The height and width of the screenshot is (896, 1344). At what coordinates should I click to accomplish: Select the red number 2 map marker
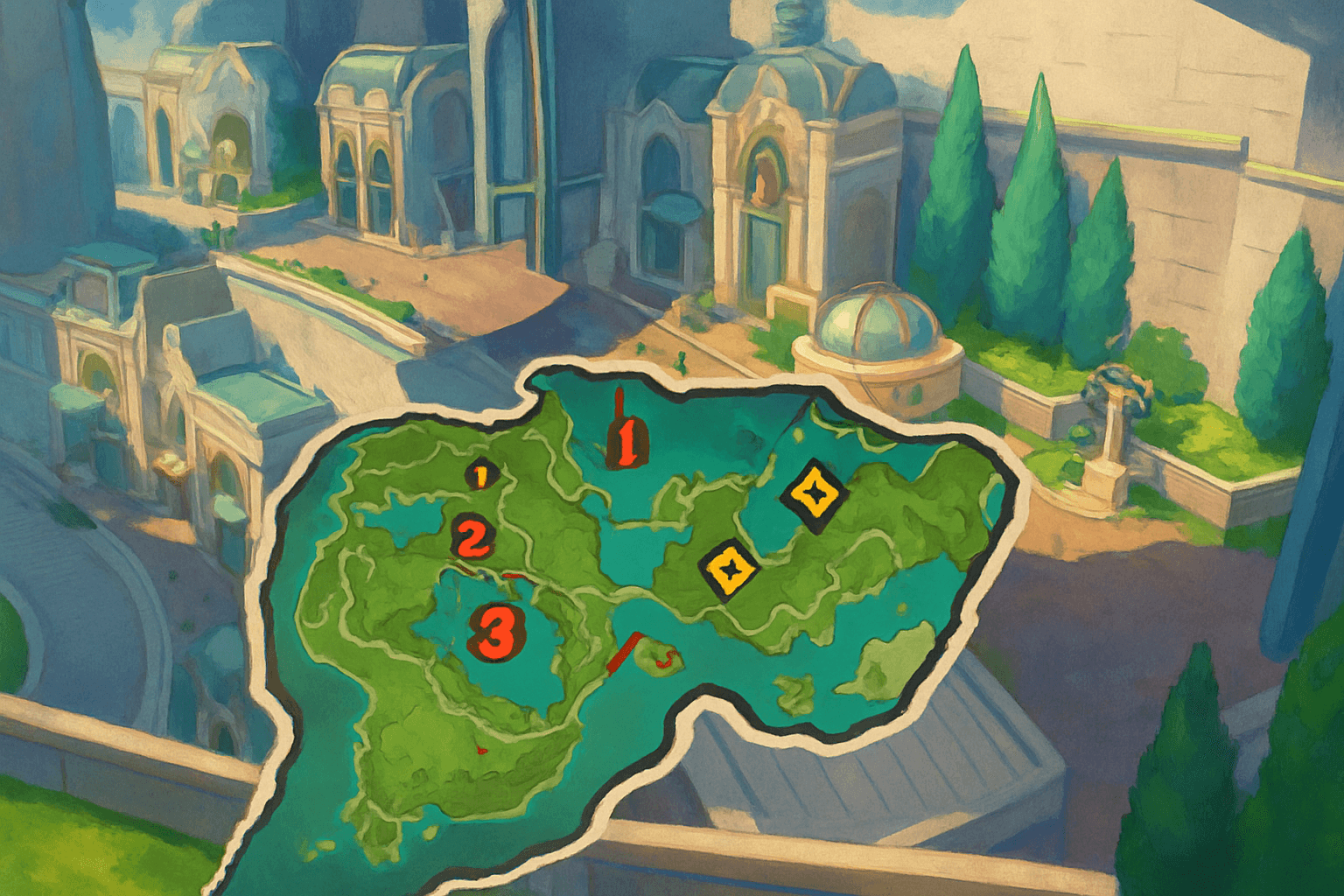(x=472, y=536)
